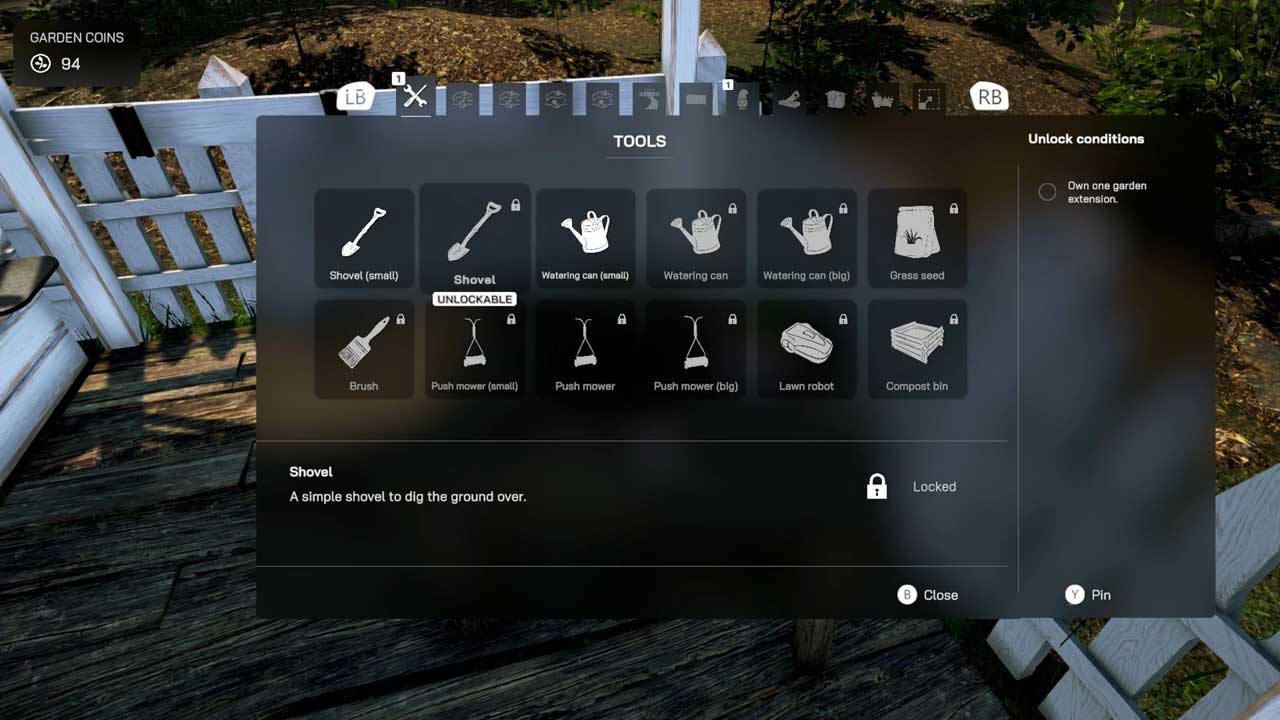Viewport: 1280px width, 720px height.
Task: Pick the locked Watering can (big) tile
Action: pos(806,238)
